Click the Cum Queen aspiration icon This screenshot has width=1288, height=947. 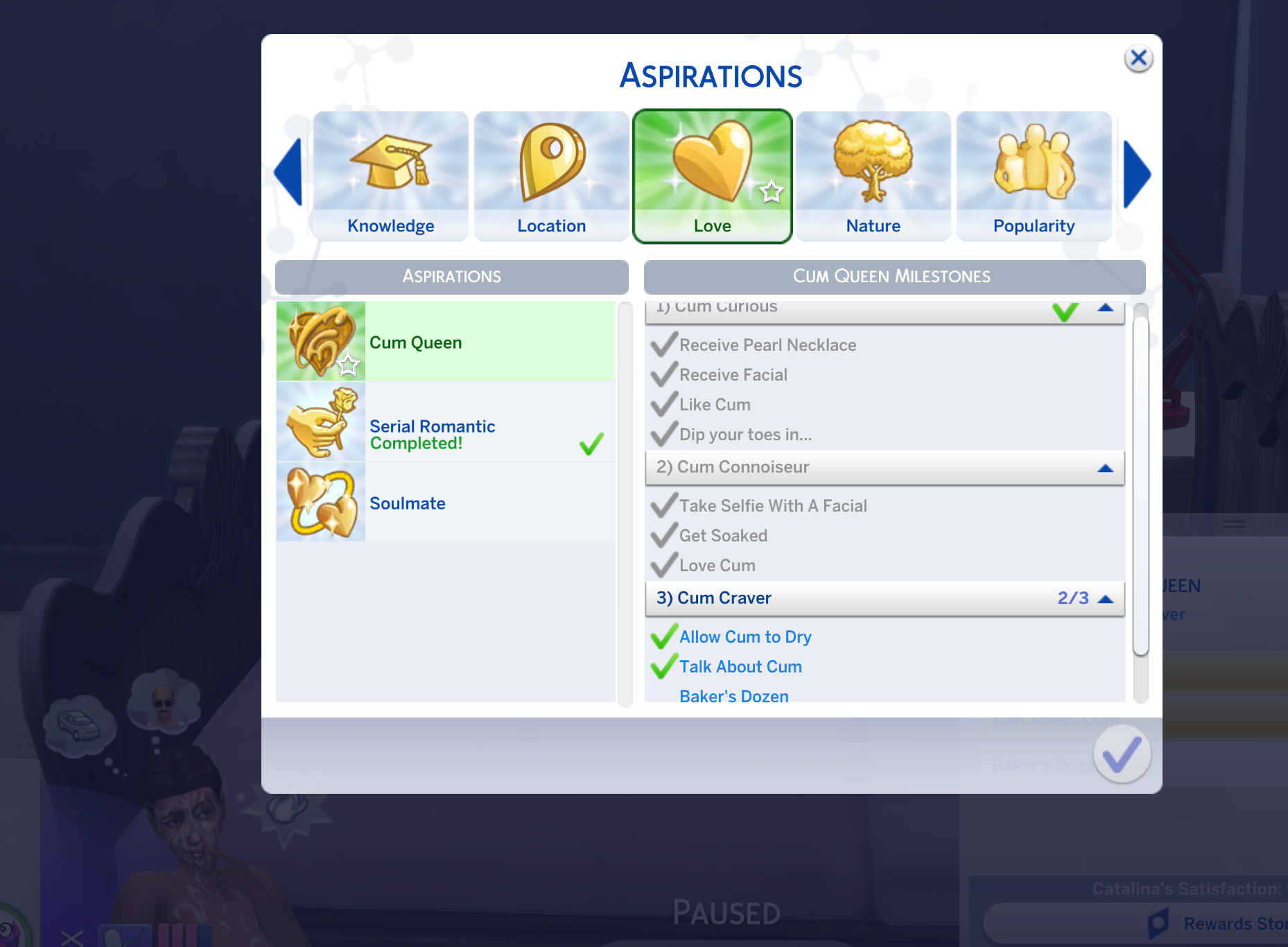[x=321, y=341]
